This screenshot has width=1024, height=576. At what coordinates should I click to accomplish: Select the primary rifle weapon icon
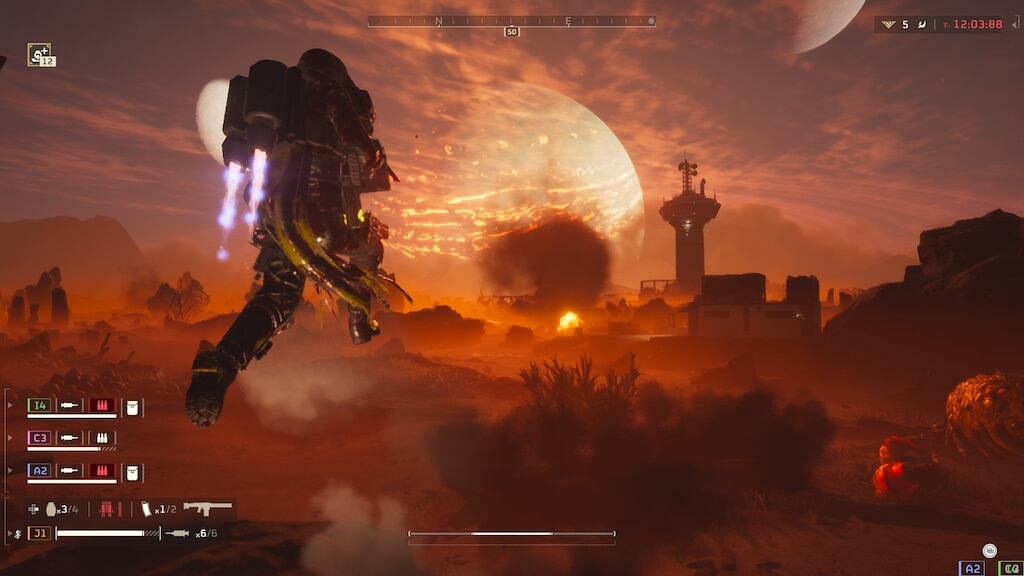(208, 508)
